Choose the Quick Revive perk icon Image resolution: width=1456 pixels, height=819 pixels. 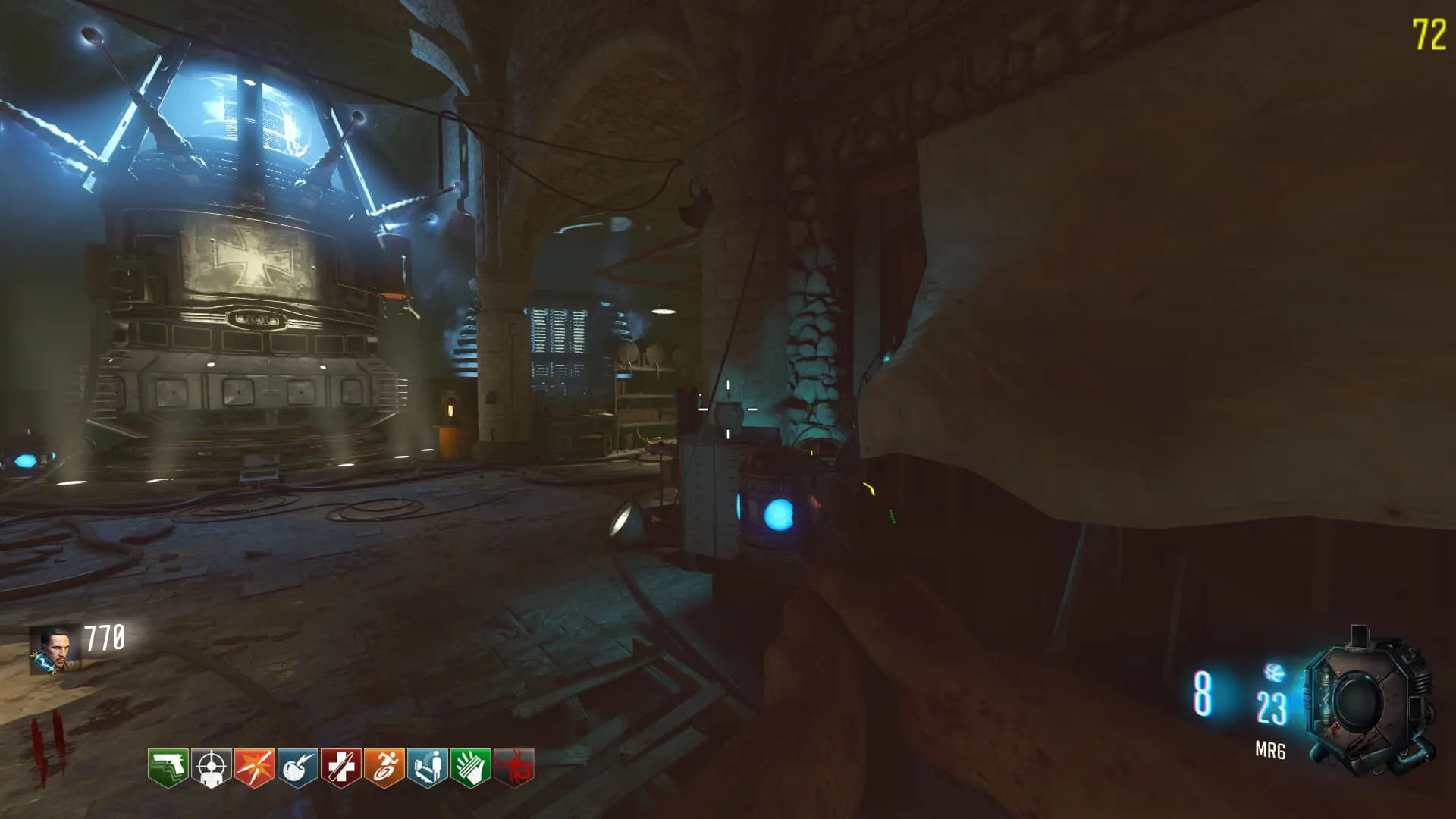click(x=427, y=767)
